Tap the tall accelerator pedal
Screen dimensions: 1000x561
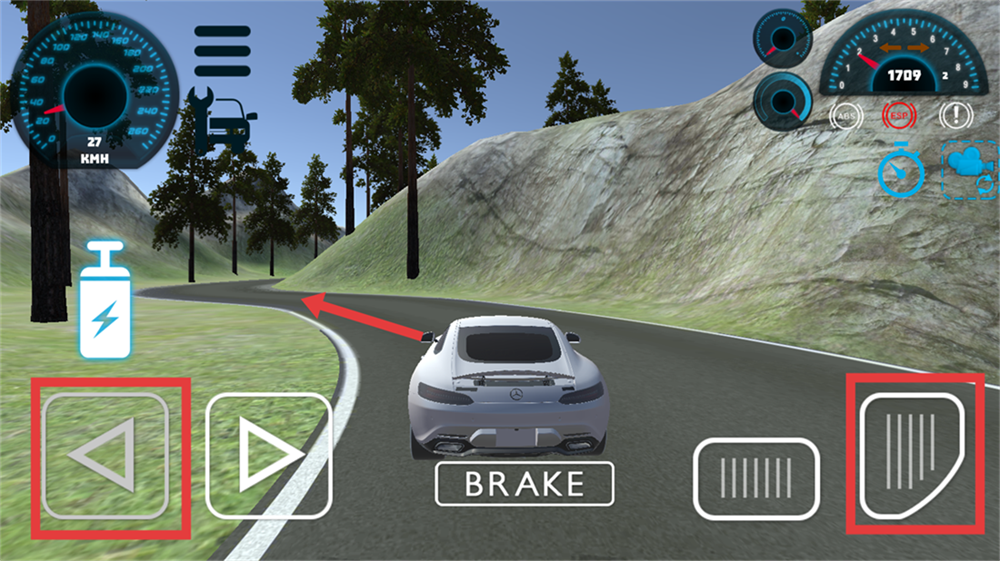[x=912, y=453]
